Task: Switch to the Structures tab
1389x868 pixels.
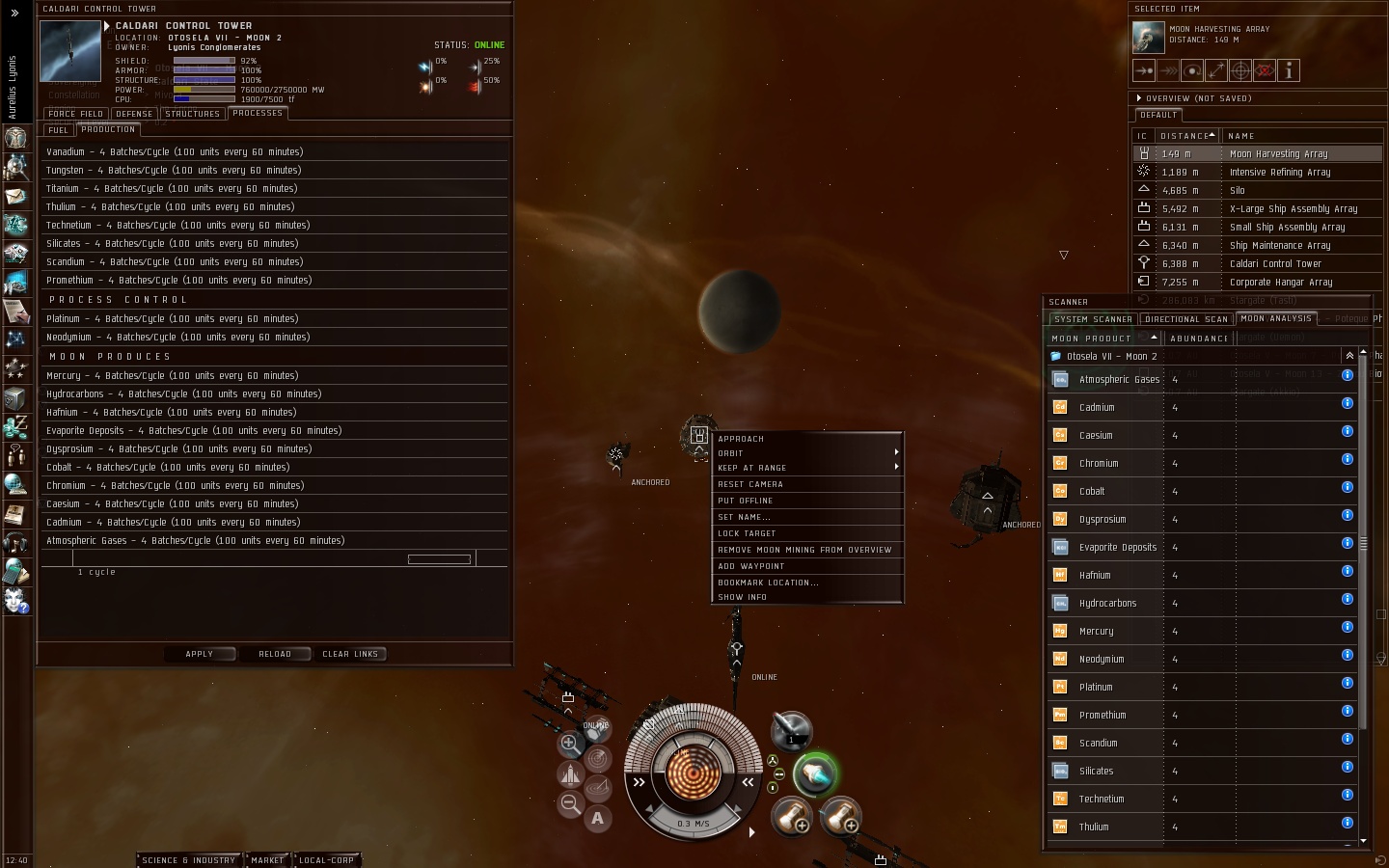Action: click(193, 114)
